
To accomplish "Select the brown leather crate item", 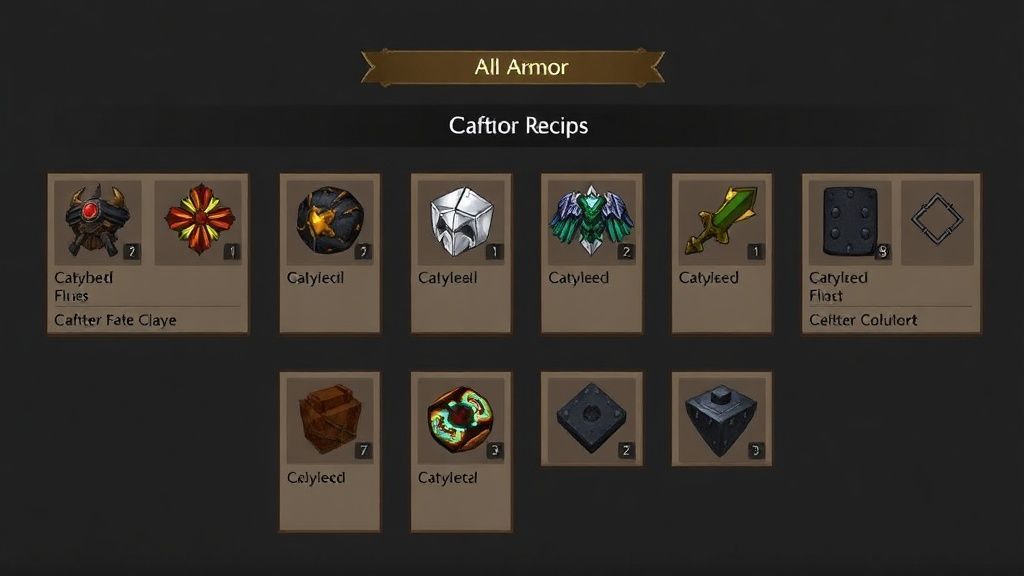I will click(329, 418).
